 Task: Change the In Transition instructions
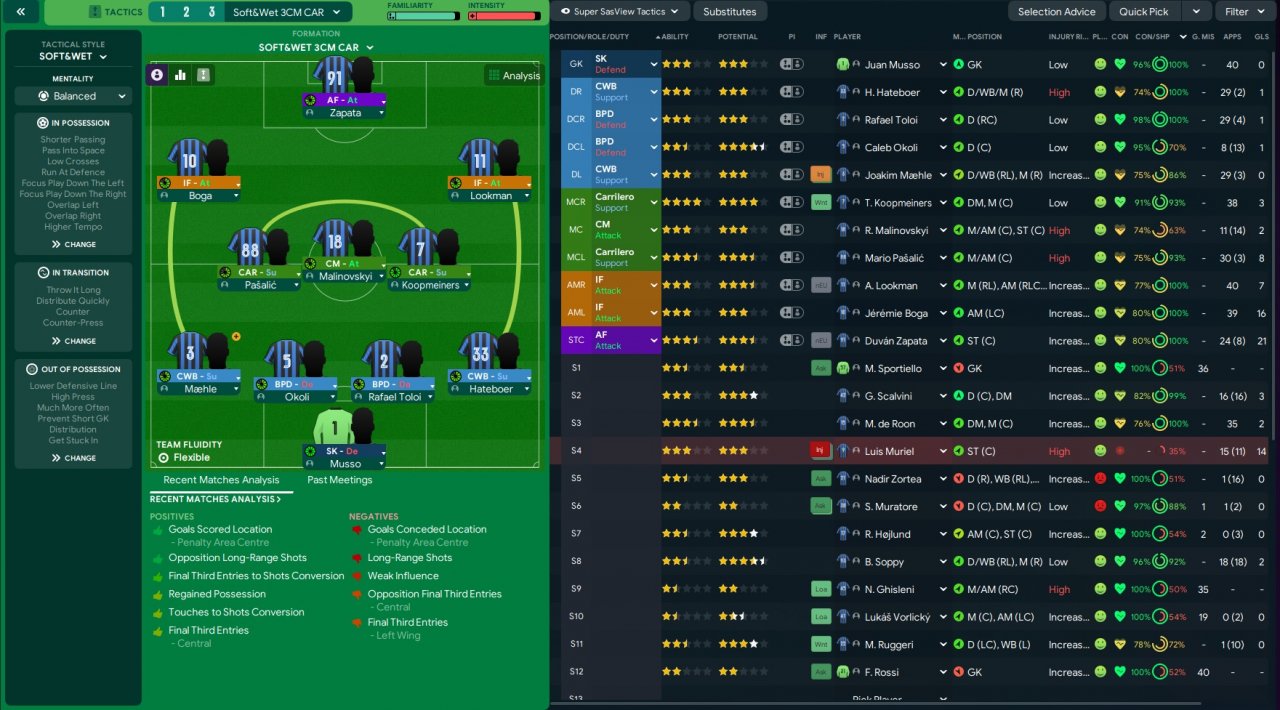[73, 341]
